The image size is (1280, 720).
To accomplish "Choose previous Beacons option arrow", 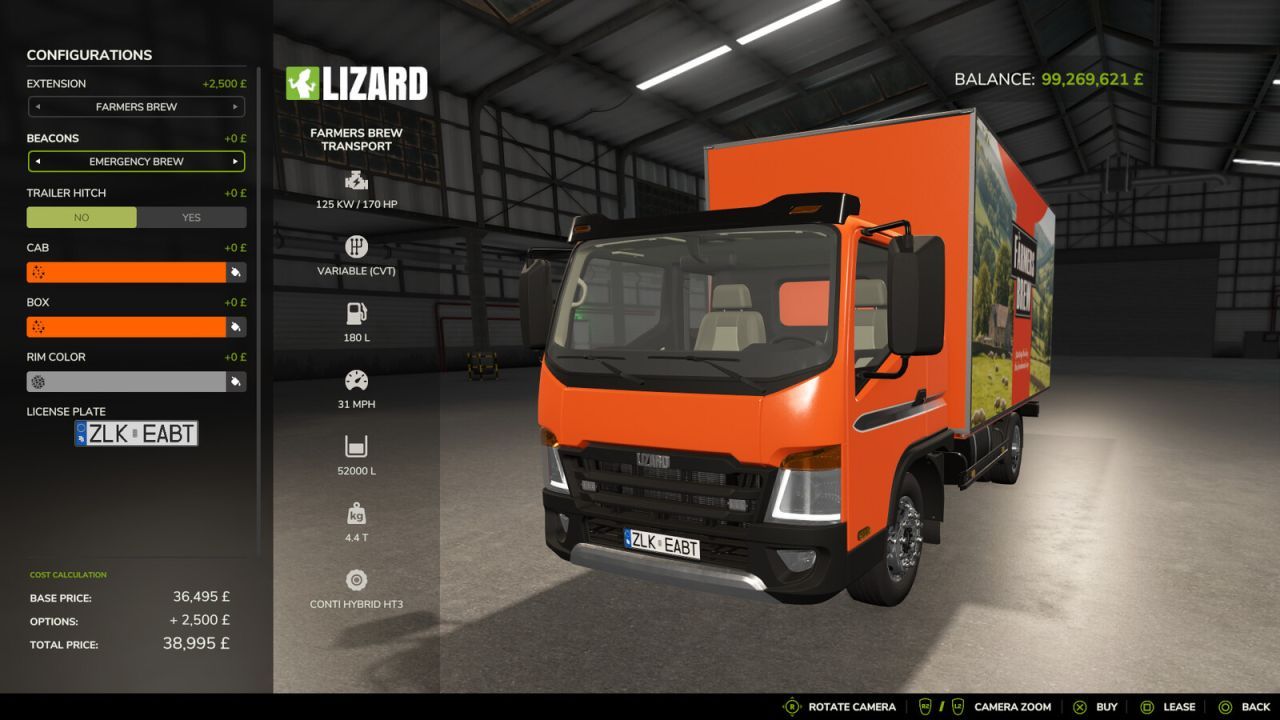I will [x=37, y=161].
